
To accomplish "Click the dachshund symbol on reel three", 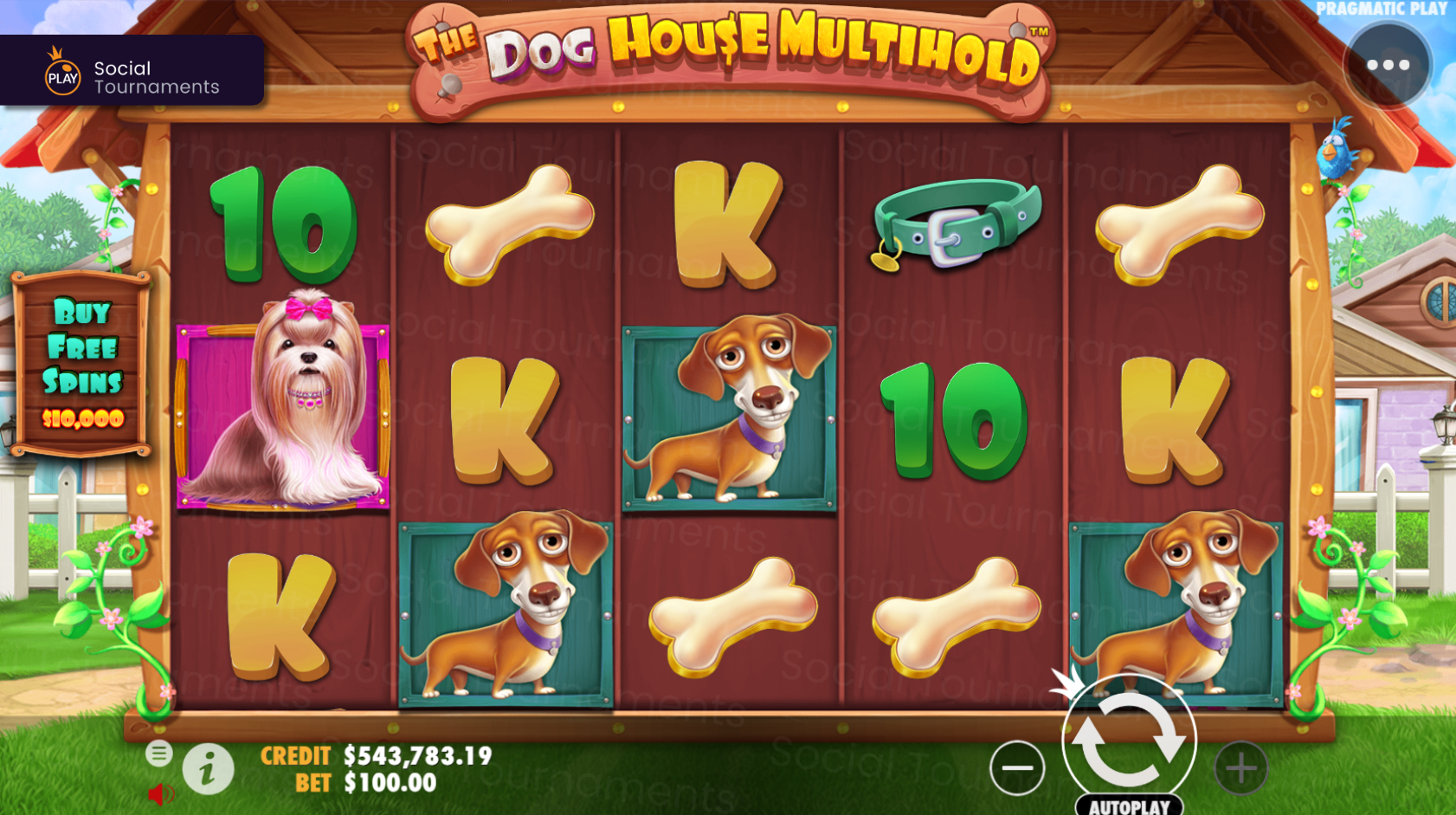I will 728,416.
